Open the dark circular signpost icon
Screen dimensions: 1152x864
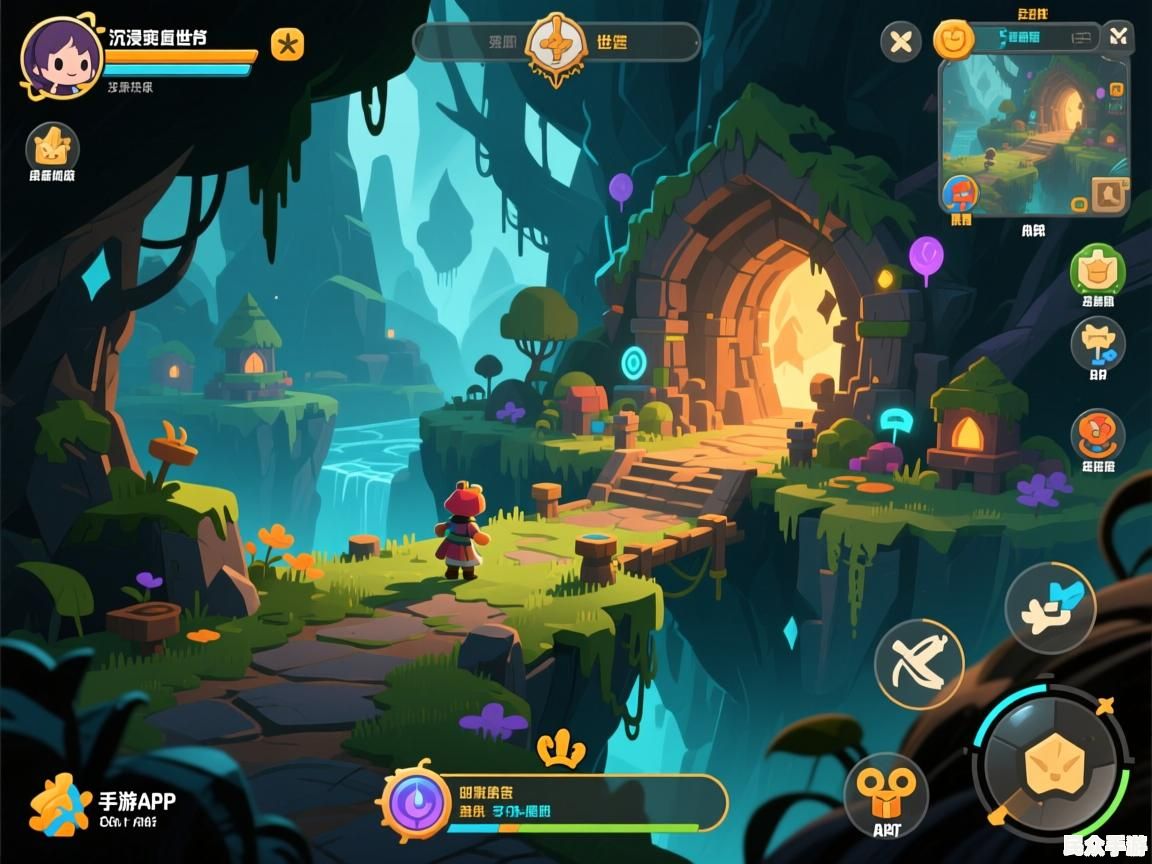pos(1098,345)
